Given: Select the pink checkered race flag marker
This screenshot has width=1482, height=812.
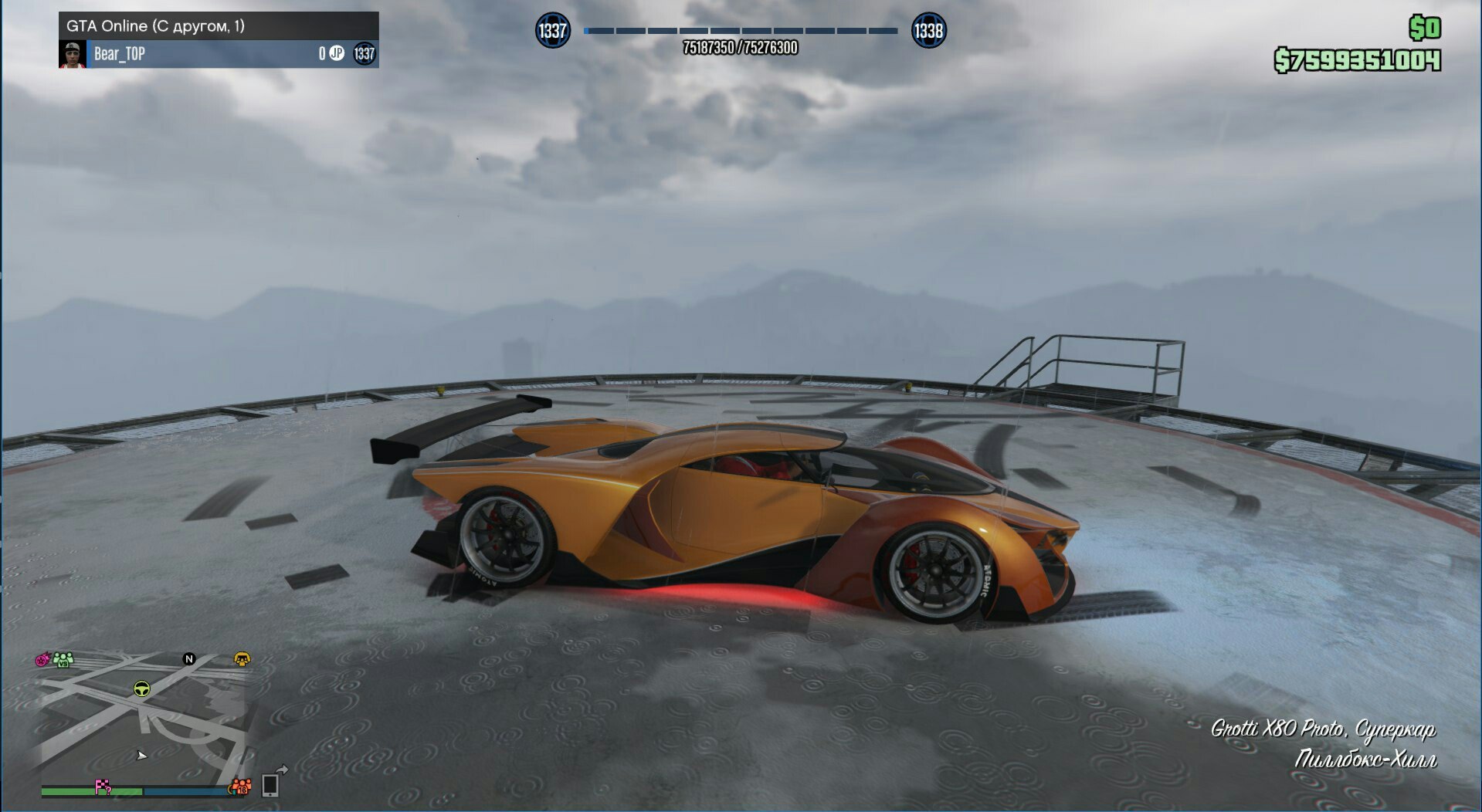Looking at the screenshot, I should coord(103,787).
